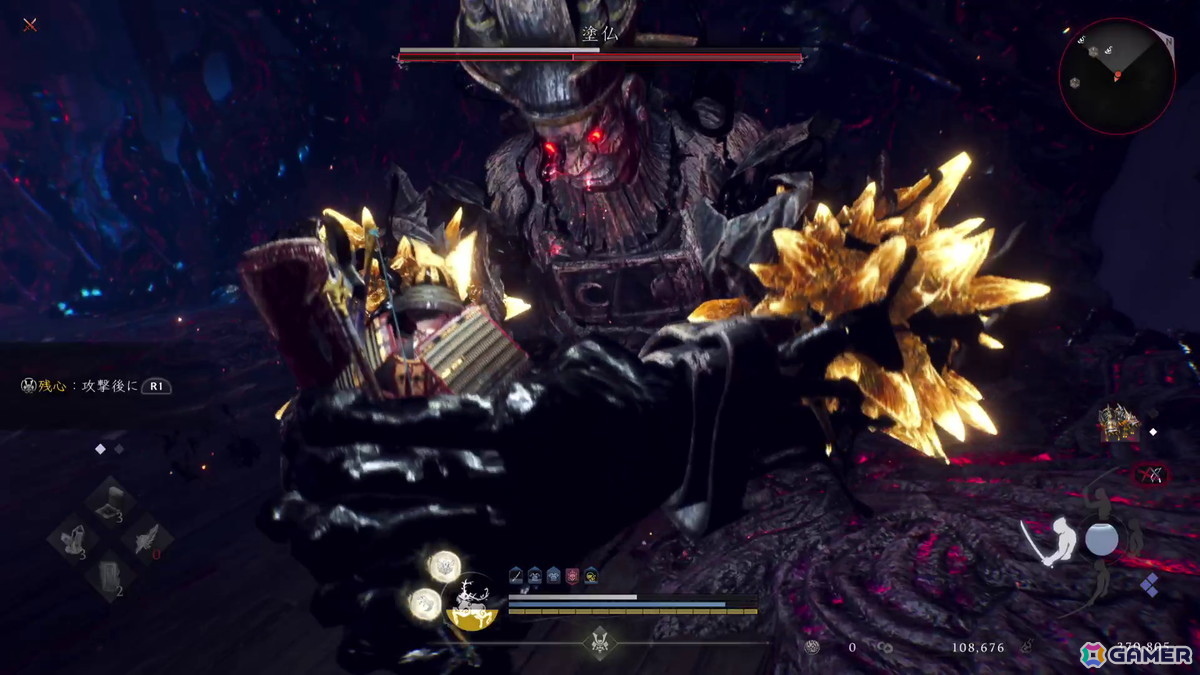Image resolution: width=1200 pixels, height=675 pixels.
Task: Click the circular minimap
Action: pos(1116,75)
